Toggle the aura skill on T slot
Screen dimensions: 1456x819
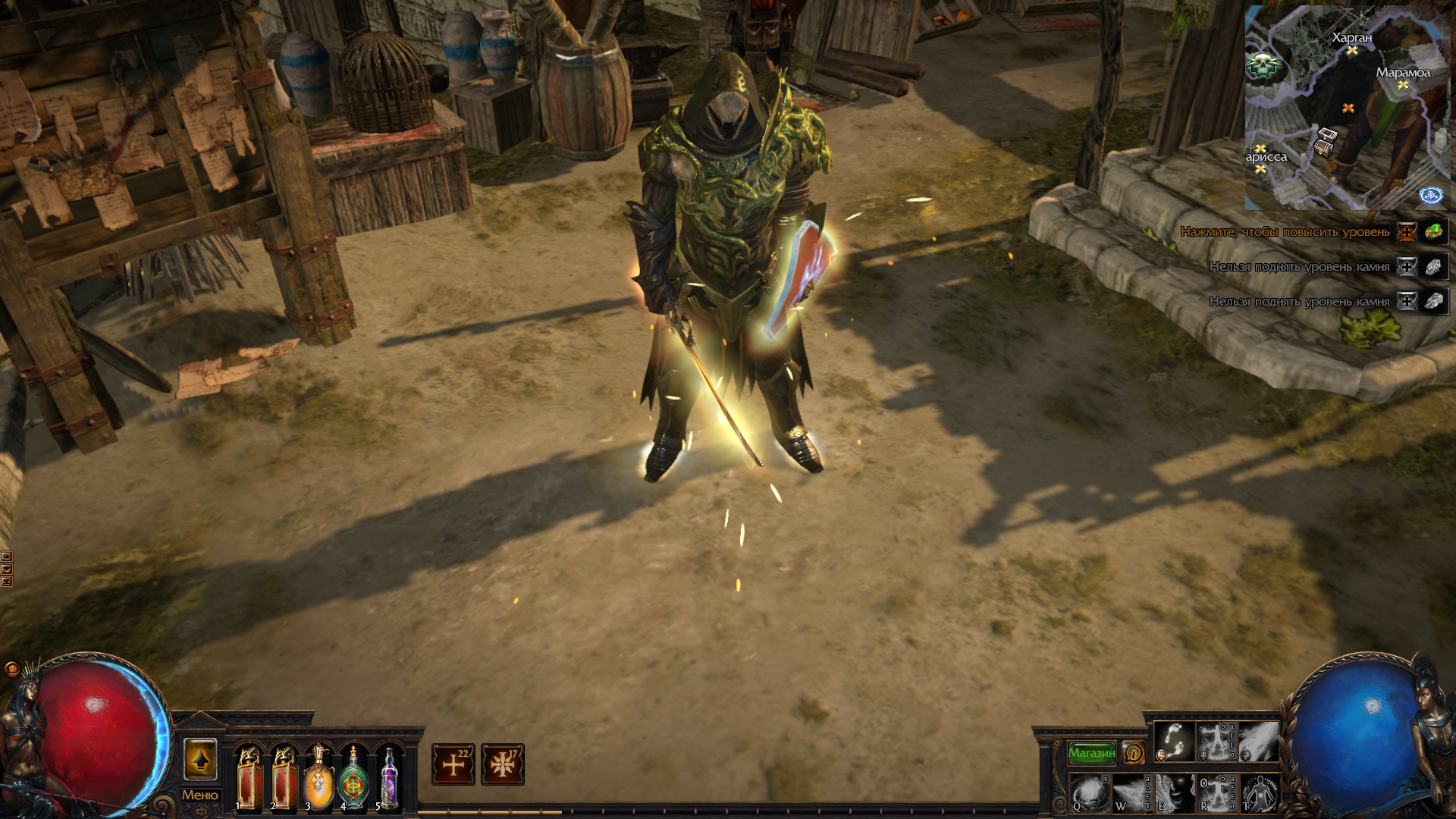coord(1259,795)
